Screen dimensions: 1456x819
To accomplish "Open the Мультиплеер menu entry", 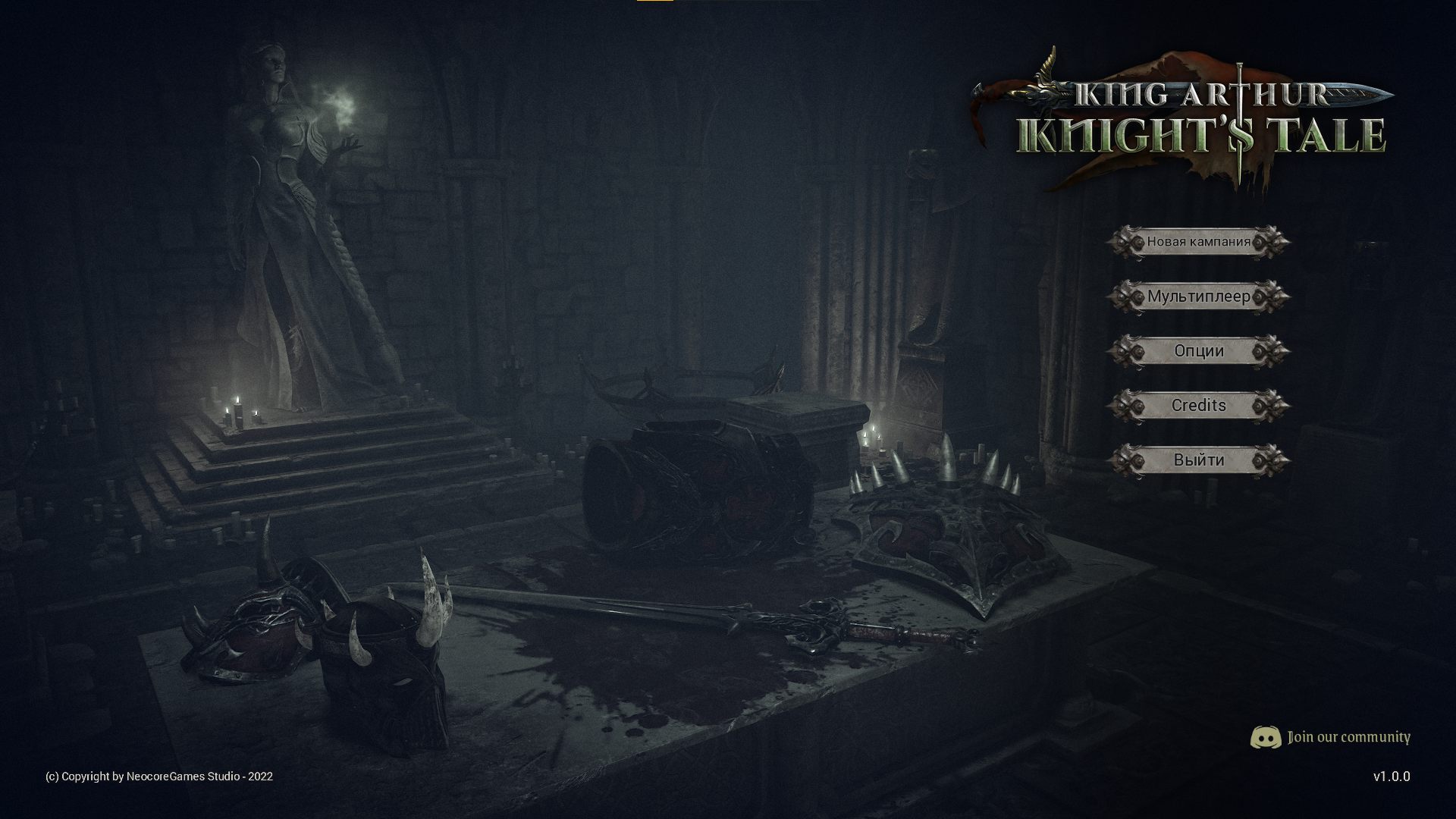I will pos(1198,297).
